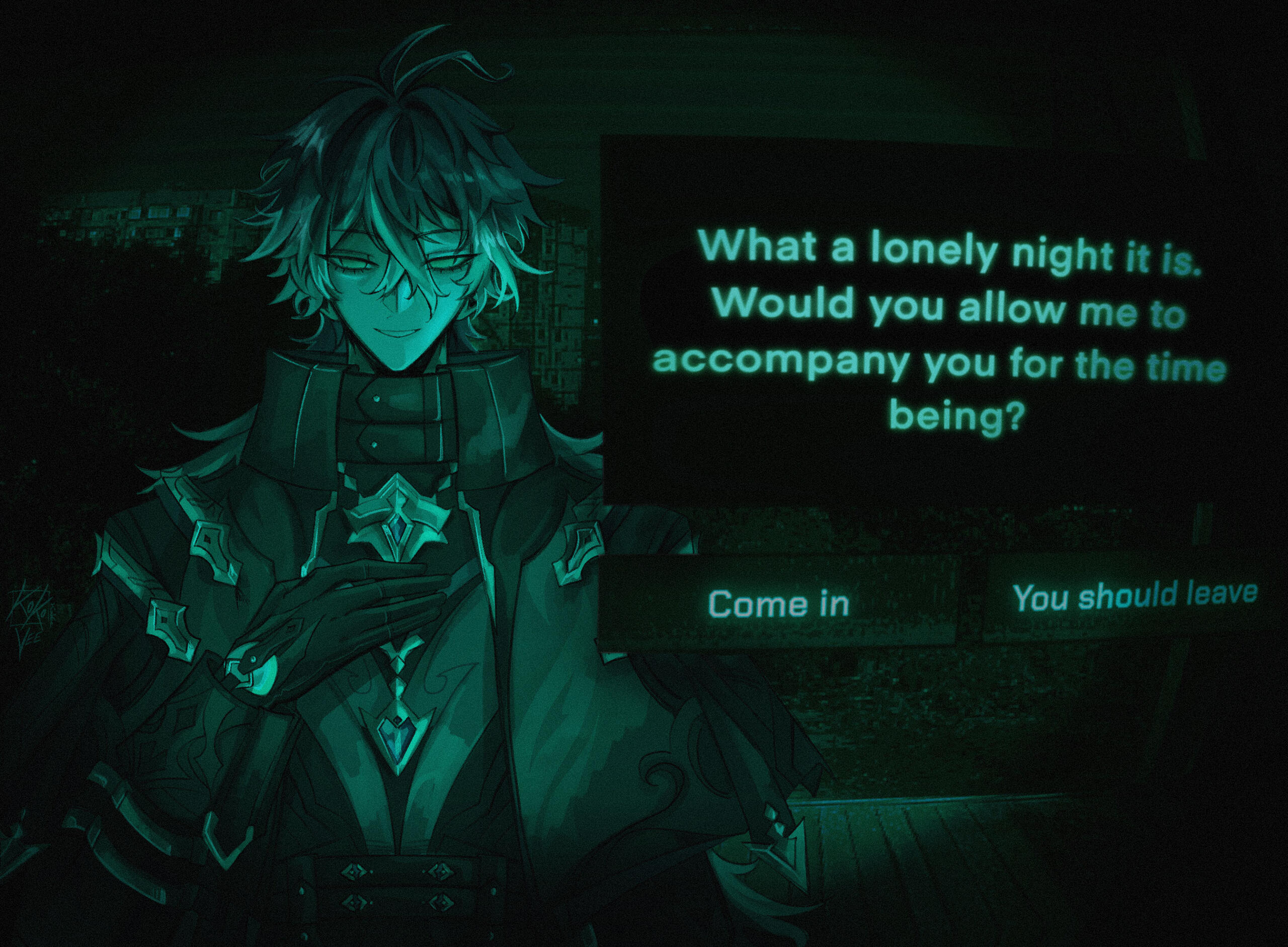Image resolution: width=1288 pixels, height=947 pixels.
Task: Choose the "Come in" reply
Action: click(x=778, y=603)
